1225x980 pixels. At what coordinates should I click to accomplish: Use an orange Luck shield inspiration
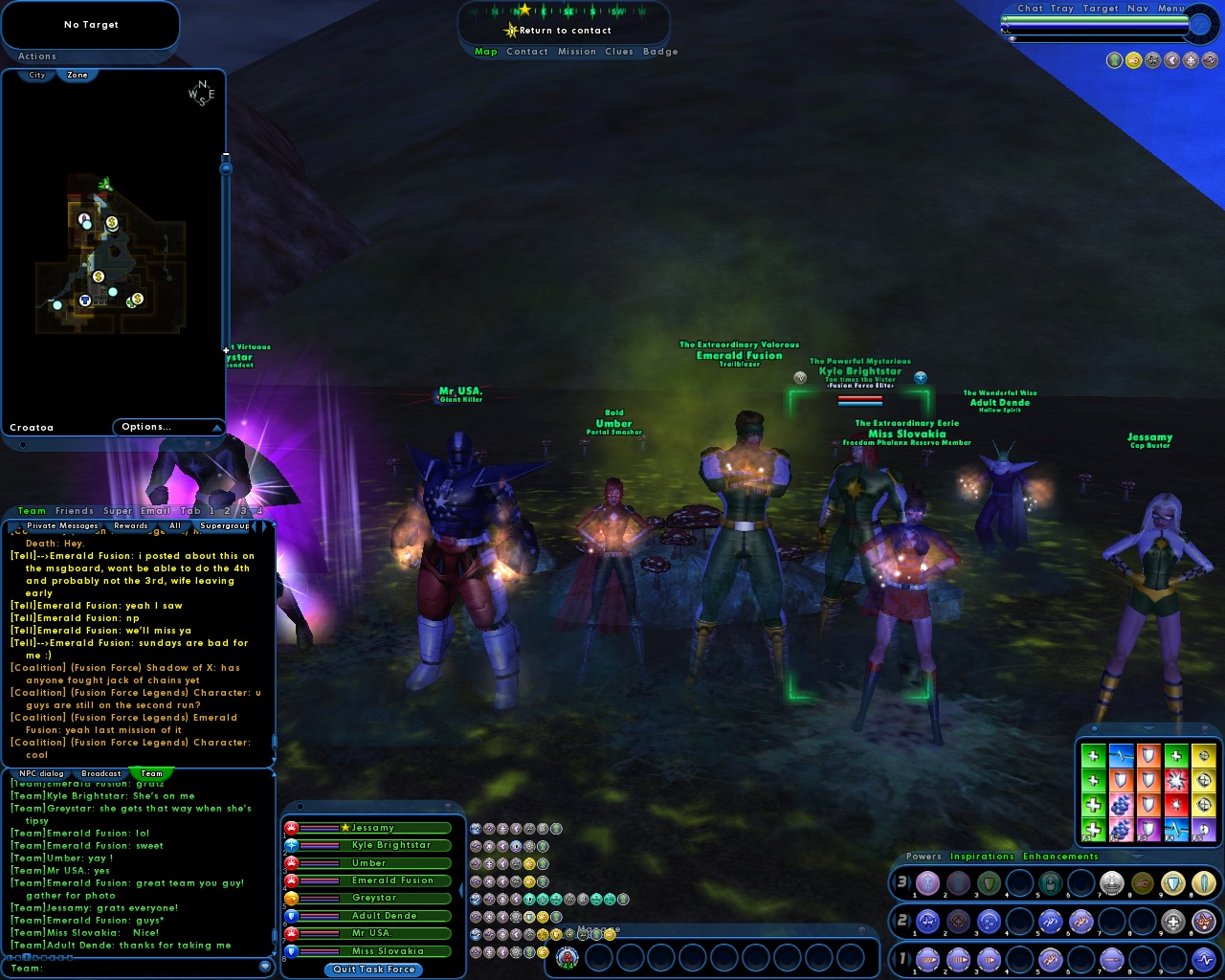coord(1148,756)
